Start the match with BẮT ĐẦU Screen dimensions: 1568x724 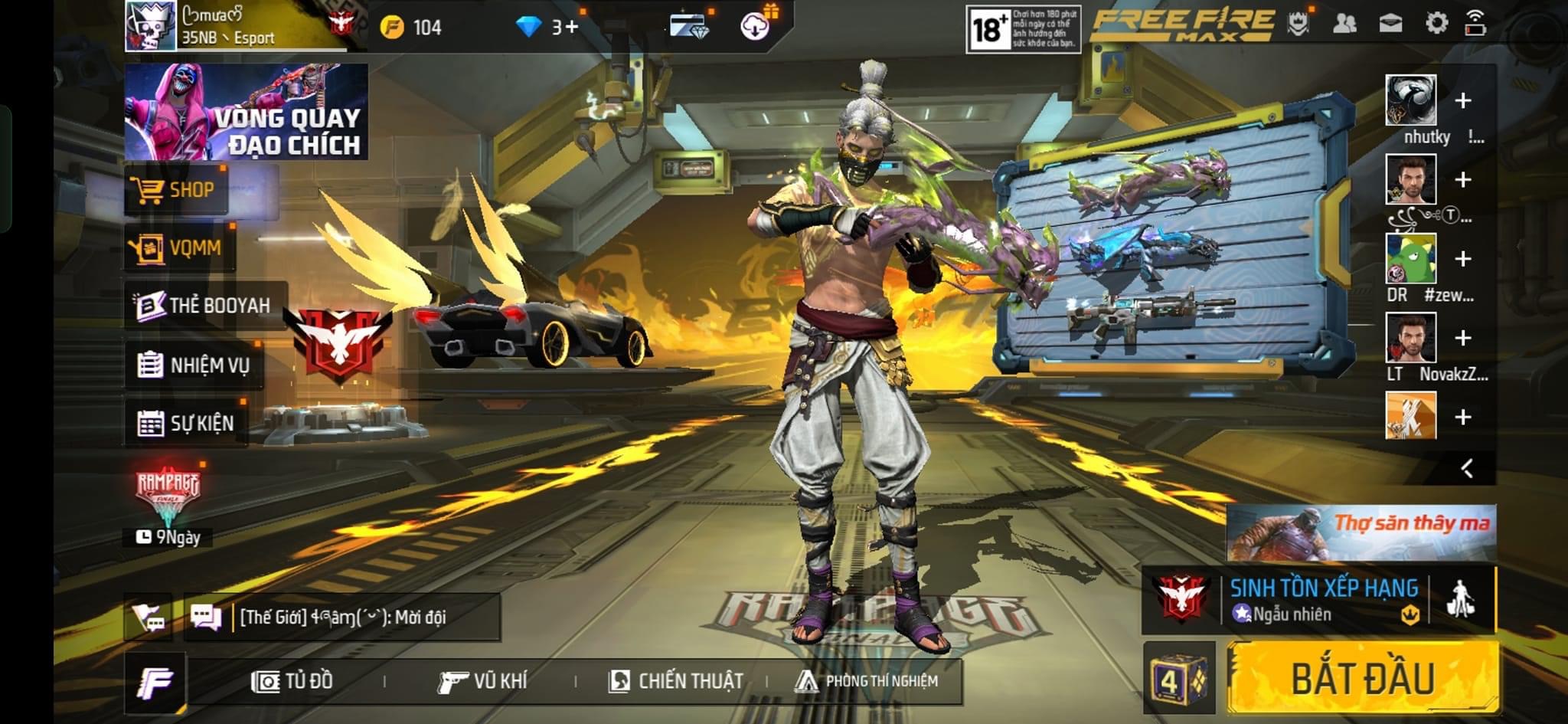point(1363,678)
